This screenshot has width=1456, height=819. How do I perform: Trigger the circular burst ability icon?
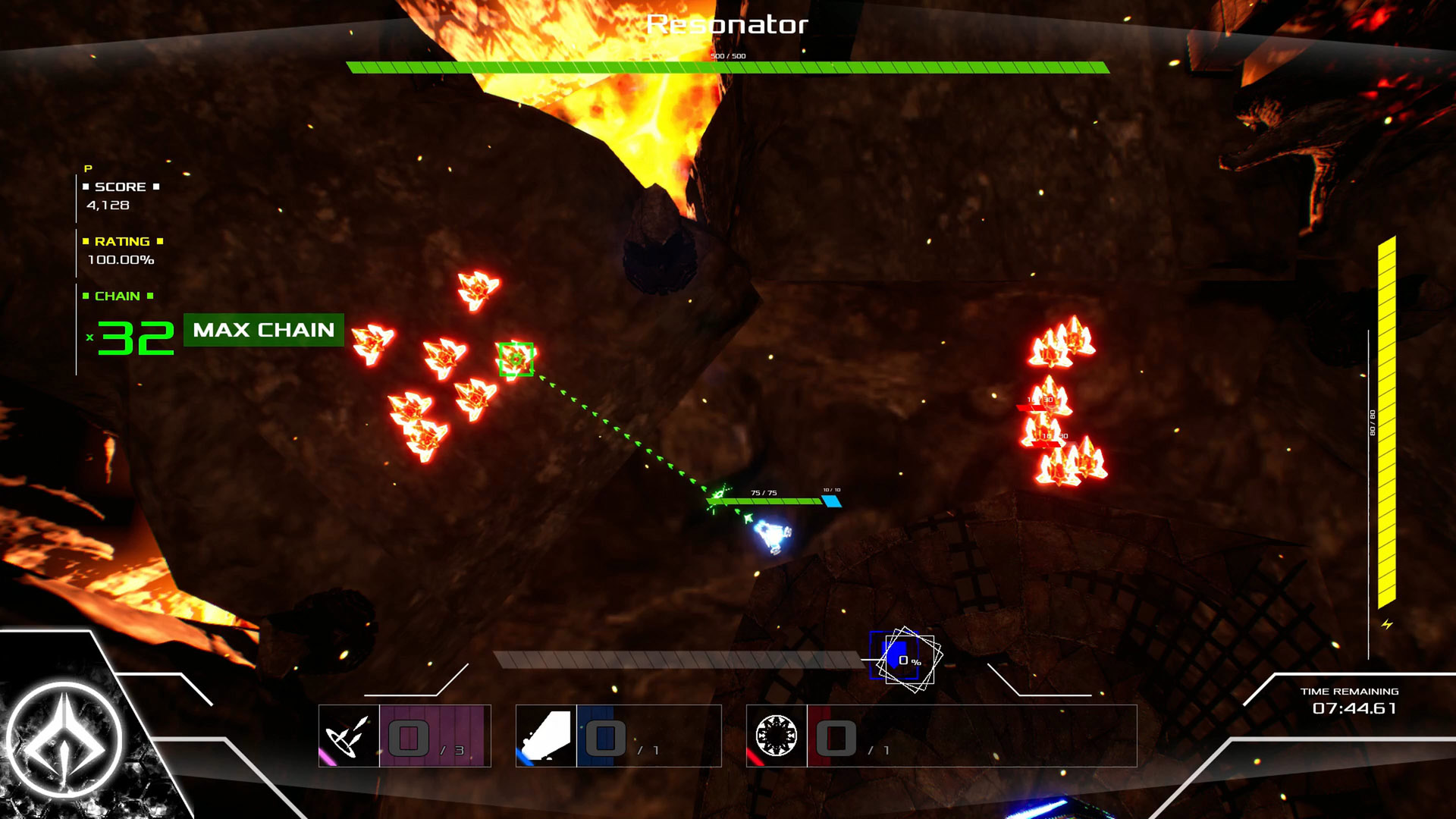[x=776, y=736]
